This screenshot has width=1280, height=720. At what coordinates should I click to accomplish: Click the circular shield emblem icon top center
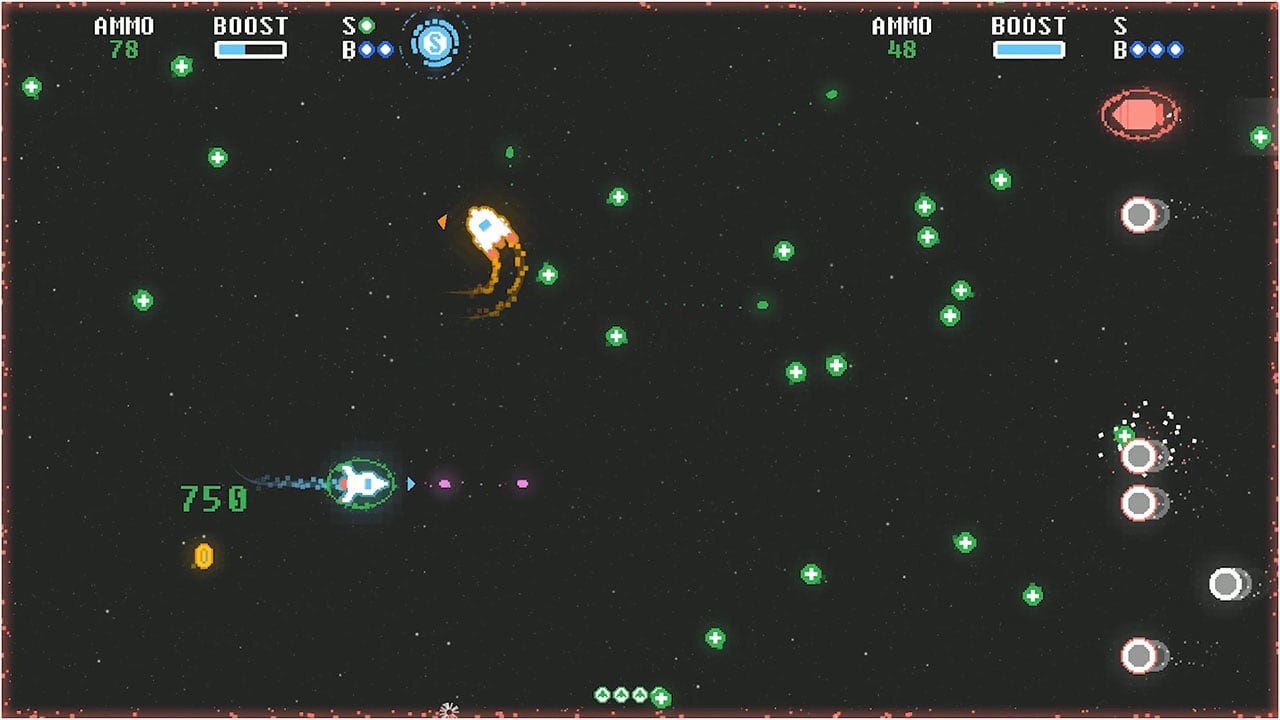pyautogui.click(x=437, y=43)
